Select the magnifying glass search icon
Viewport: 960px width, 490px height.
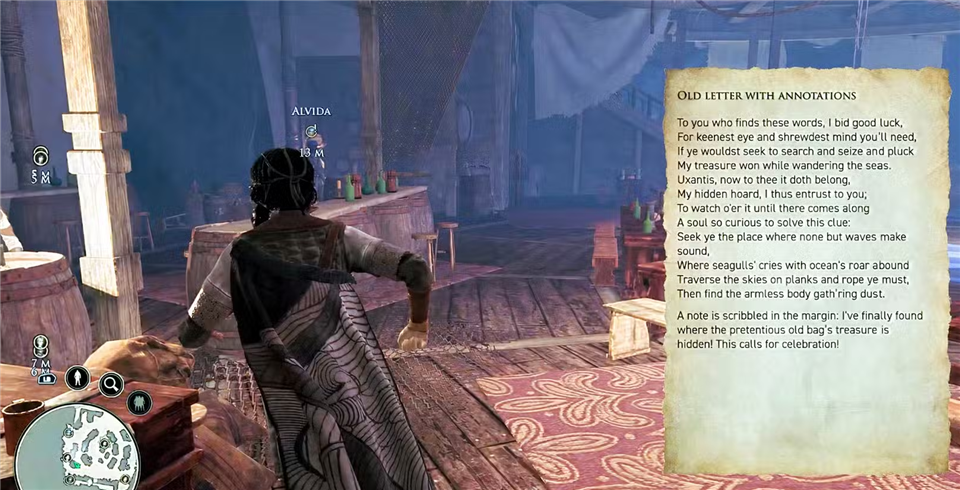110,383
